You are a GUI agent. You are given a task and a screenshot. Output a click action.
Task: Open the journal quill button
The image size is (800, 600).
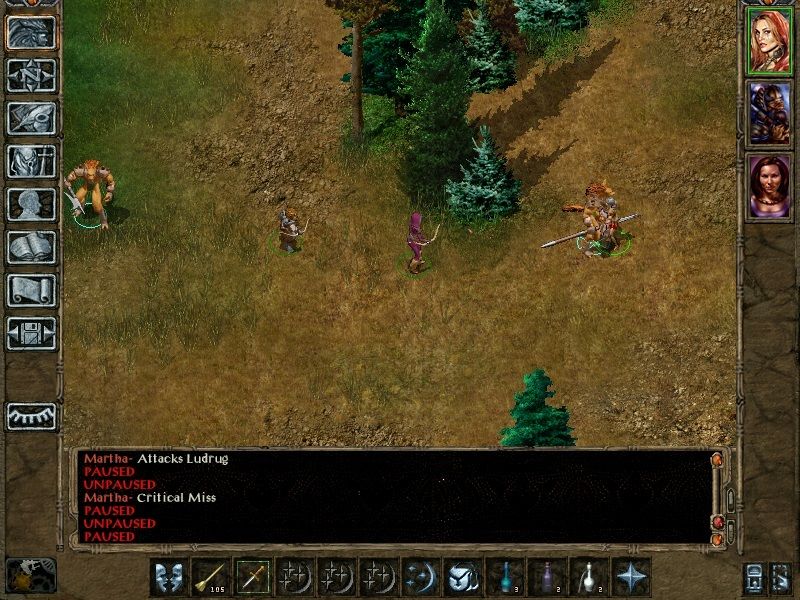tap(31, 118)
